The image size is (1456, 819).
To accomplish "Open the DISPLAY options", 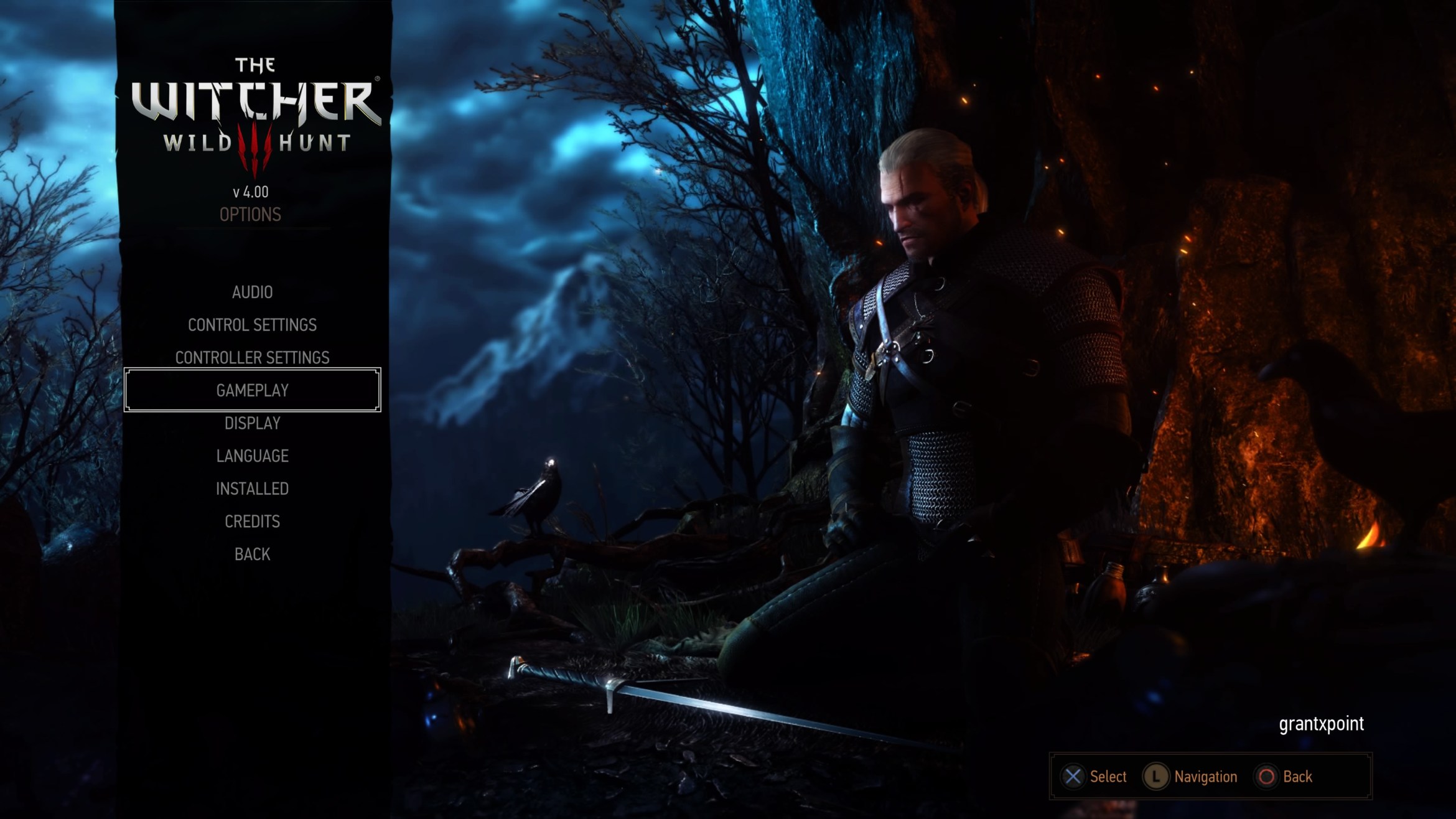I will click(x=252, y=423).
